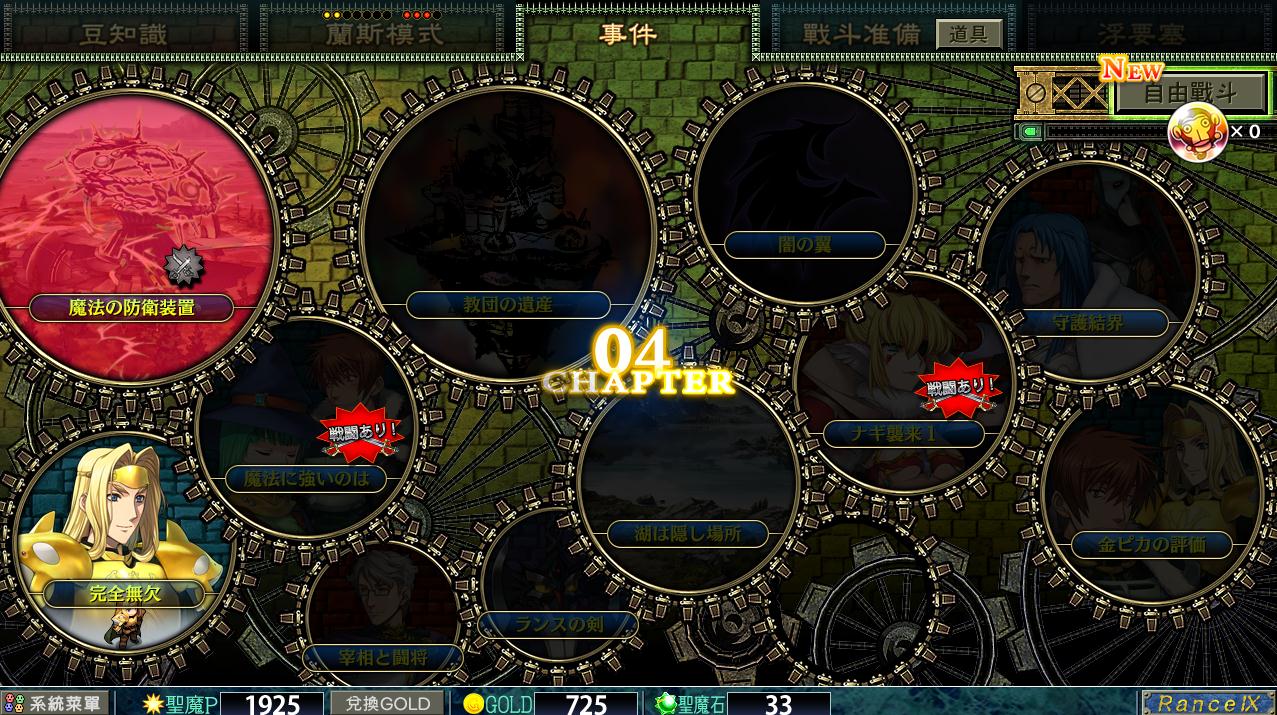This screenshot has height=715, width=1277.
Task: Open the 湖は隠し場所 event
Action: coord(688,533)
